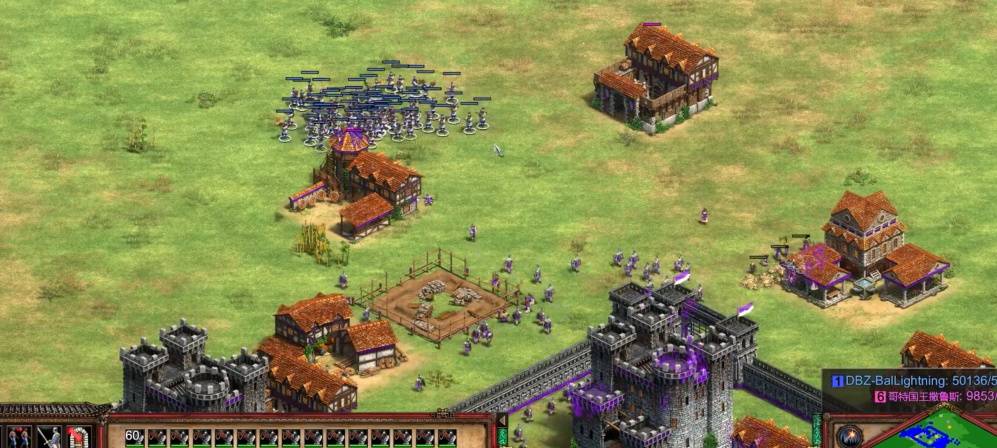Viewport: 997px width, 448px height.
Task: Select the unit portrait labeled 60
Action: pyautogui.click(x=133, y=437)
